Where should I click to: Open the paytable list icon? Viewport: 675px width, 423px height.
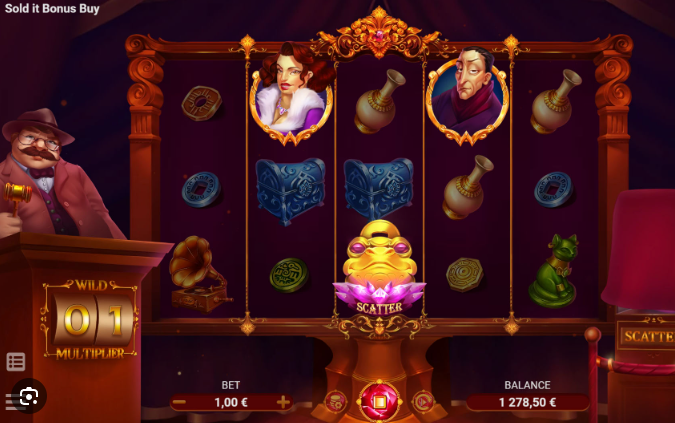tap(16, 362)
